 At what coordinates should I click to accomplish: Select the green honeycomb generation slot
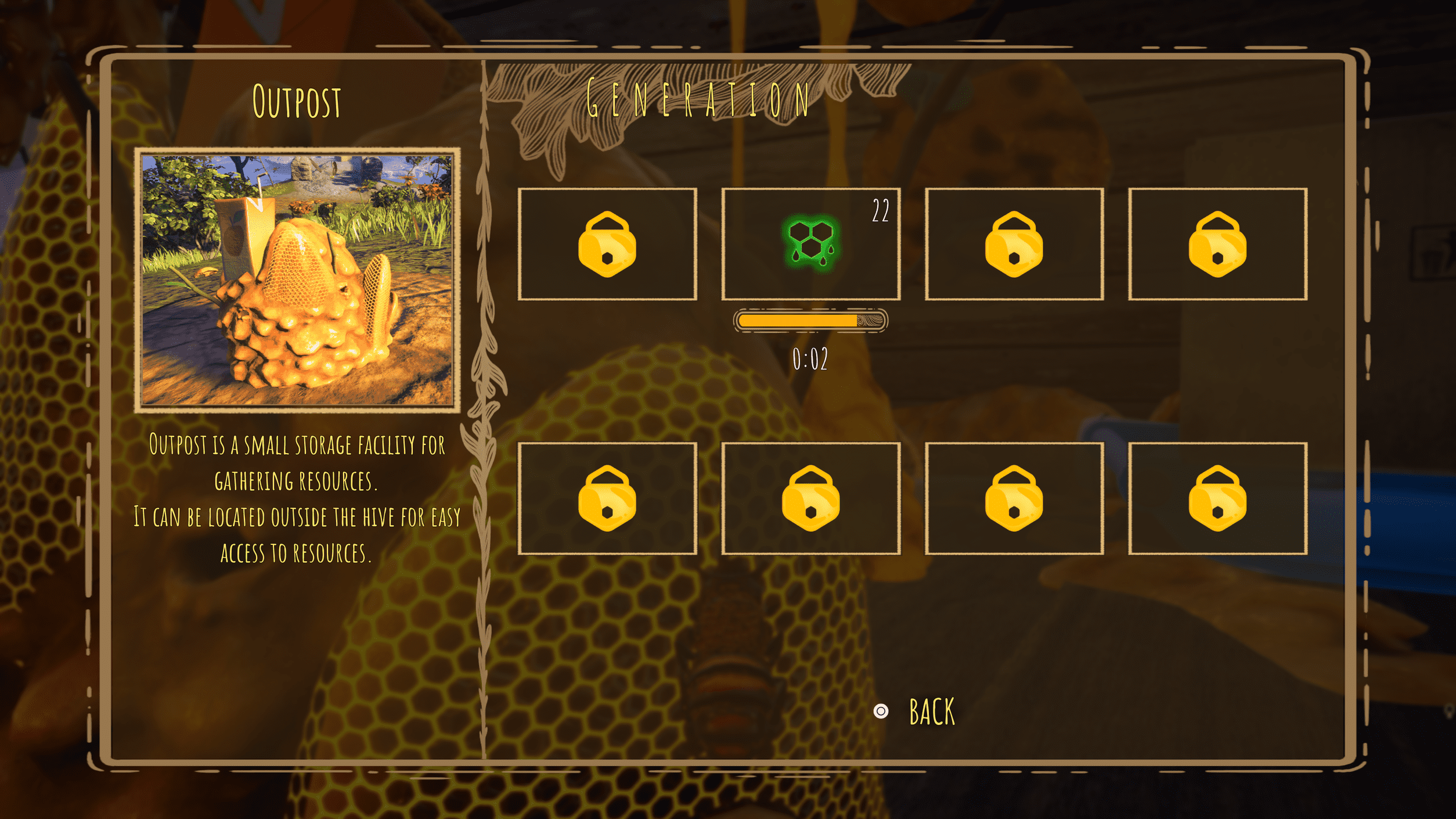click(810, 244)
